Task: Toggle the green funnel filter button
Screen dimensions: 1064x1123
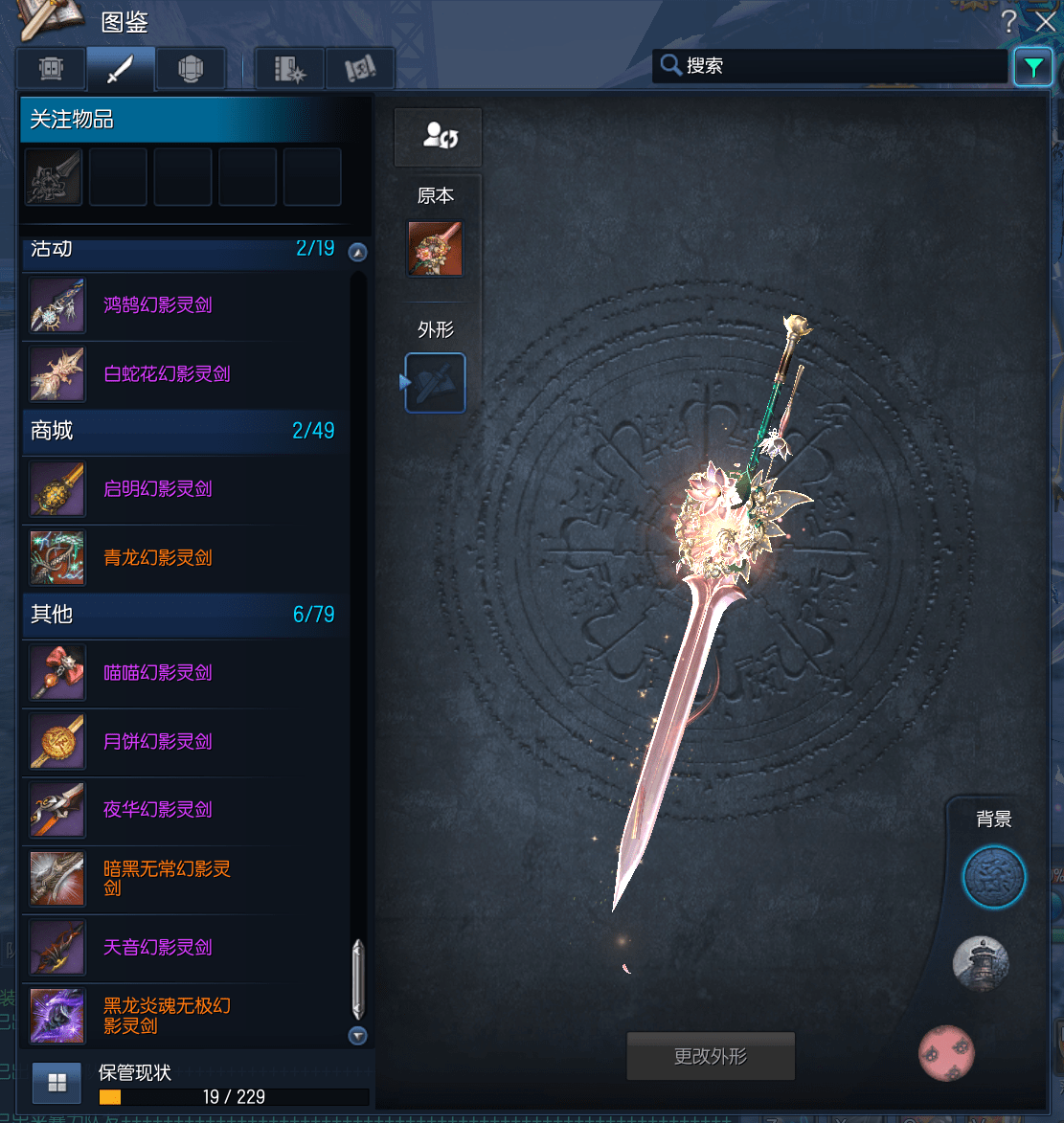Action: [x=1033, y=67]
